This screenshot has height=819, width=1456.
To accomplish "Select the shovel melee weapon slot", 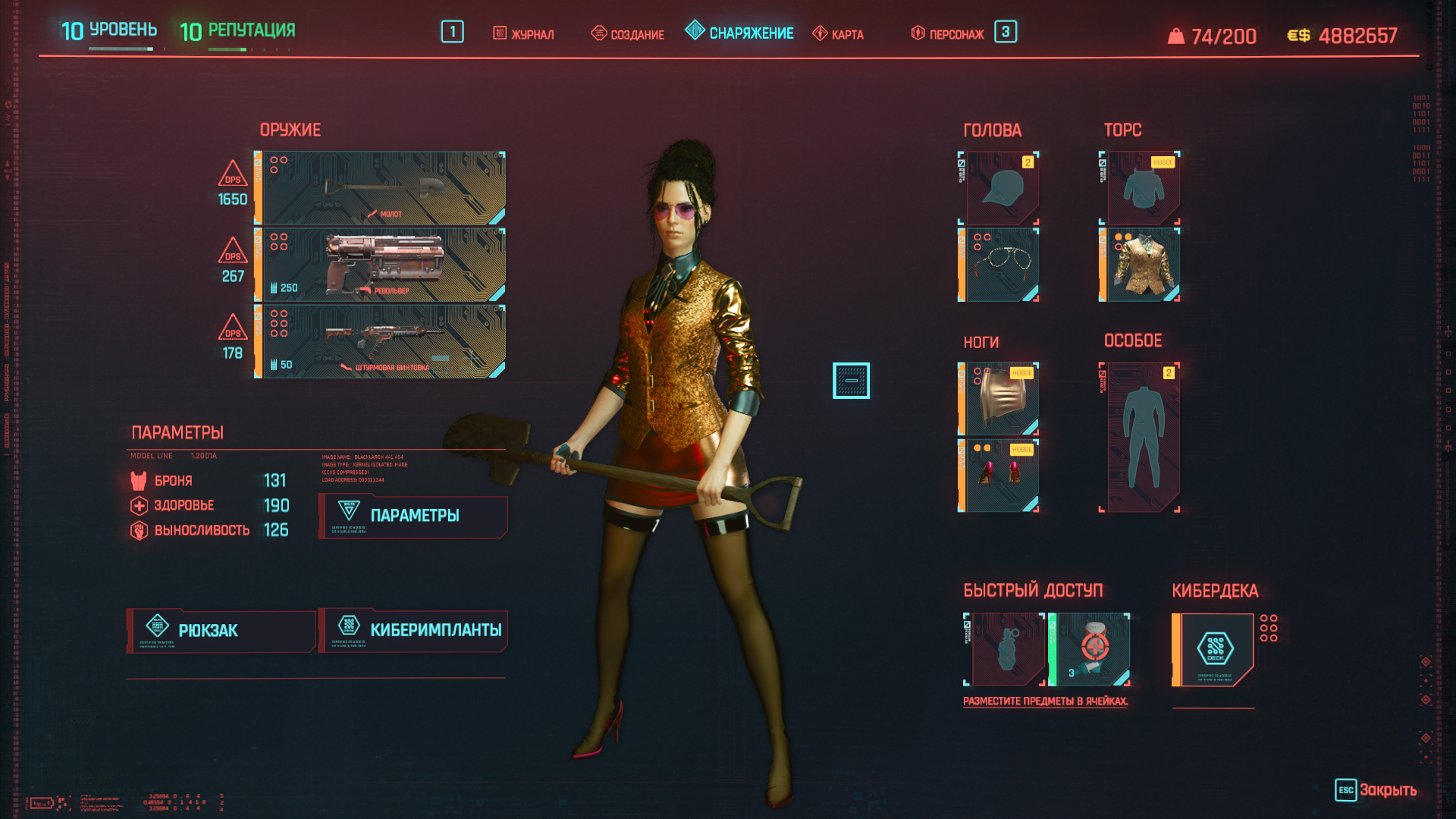I will (381, 188).
